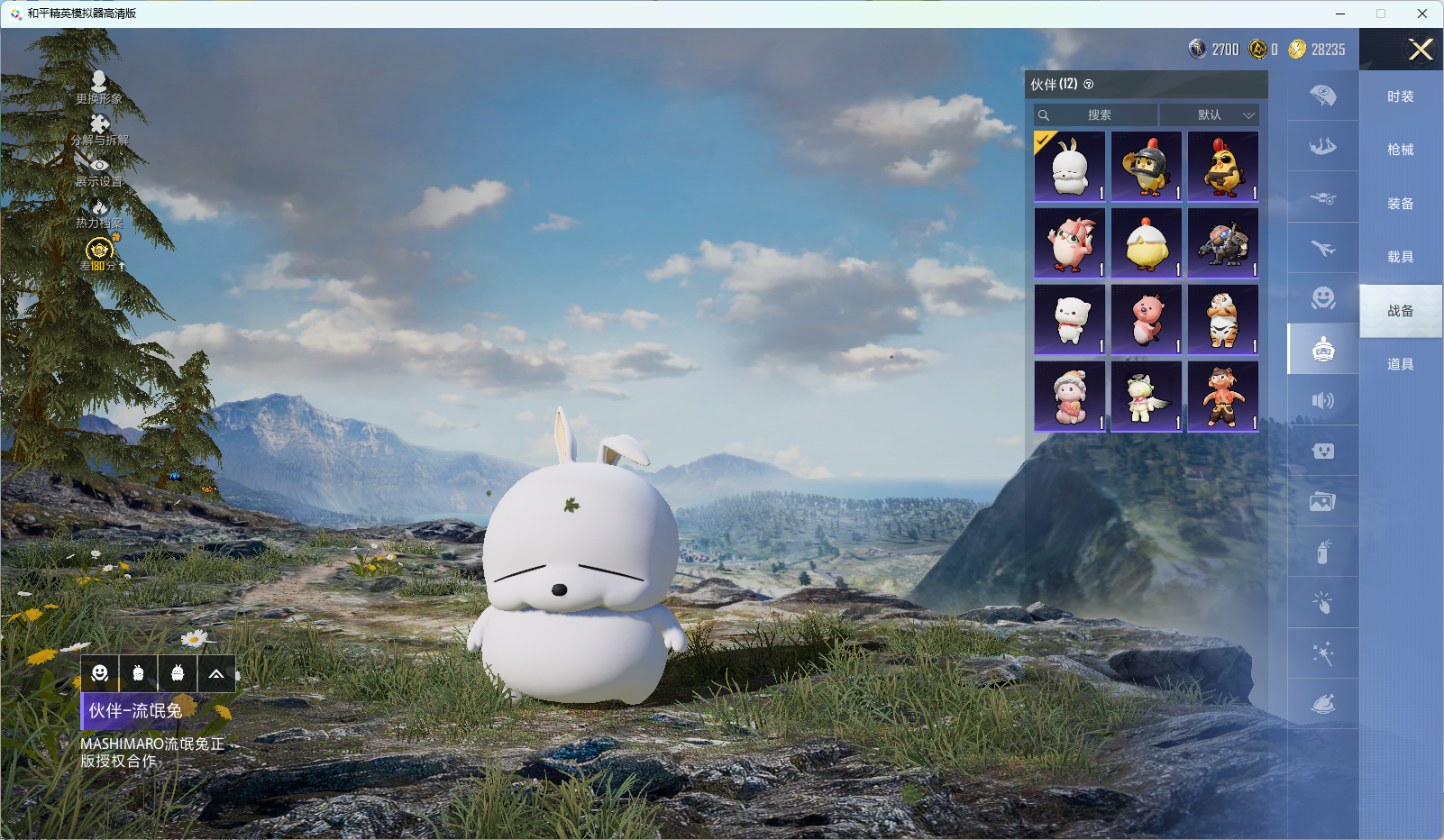Open the 枪械 category tab
Screen dimensions: 1444x840
[x=1400, y=150]
